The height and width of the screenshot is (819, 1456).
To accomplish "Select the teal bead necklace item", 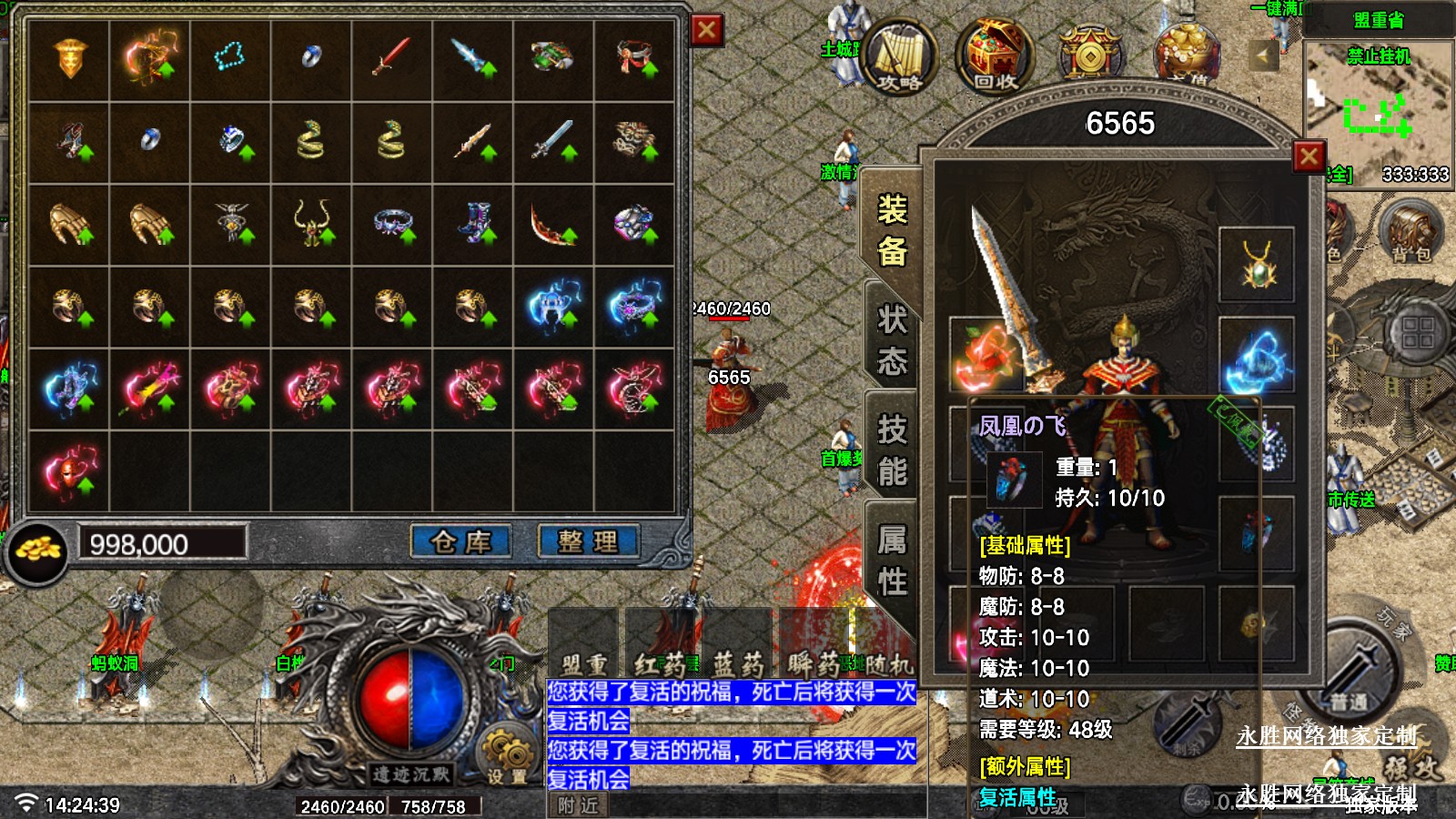I will pyautogui.click(x=230, y=59).
